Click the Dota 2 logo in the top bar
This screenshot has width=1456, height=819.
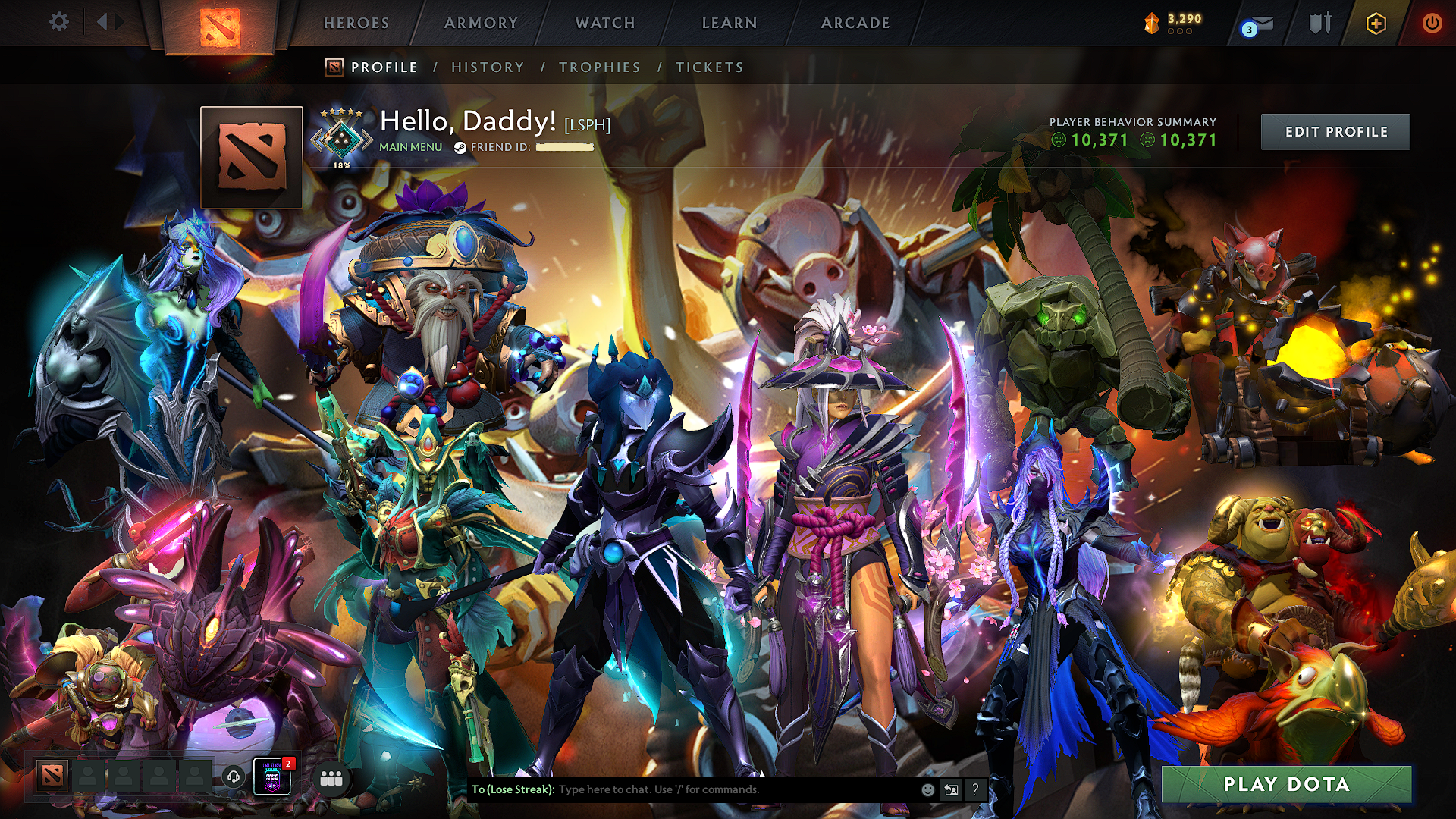tap(220, 24)
